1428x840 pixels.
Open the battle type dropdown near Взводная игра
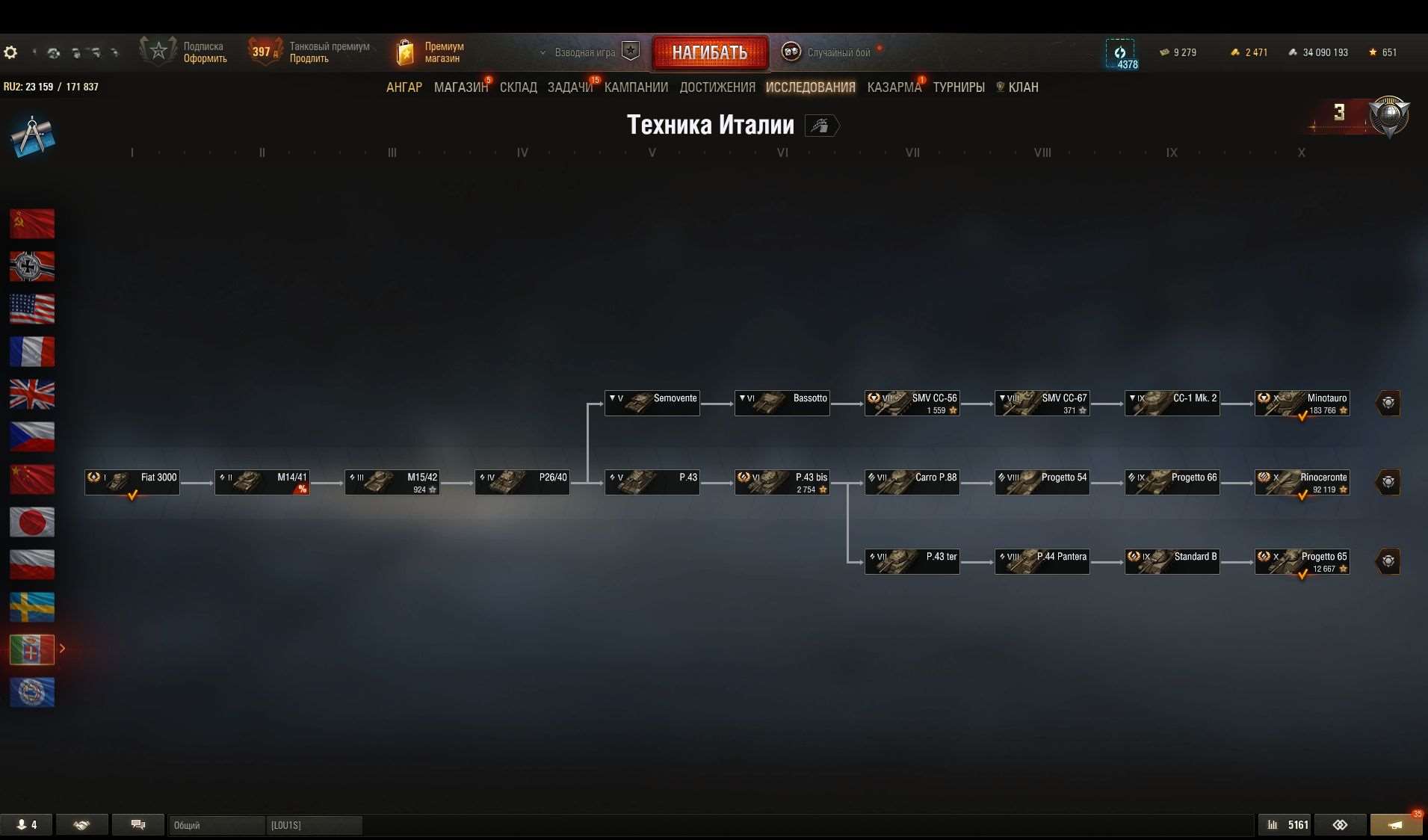pyautogui.click(x=543, y=52)
